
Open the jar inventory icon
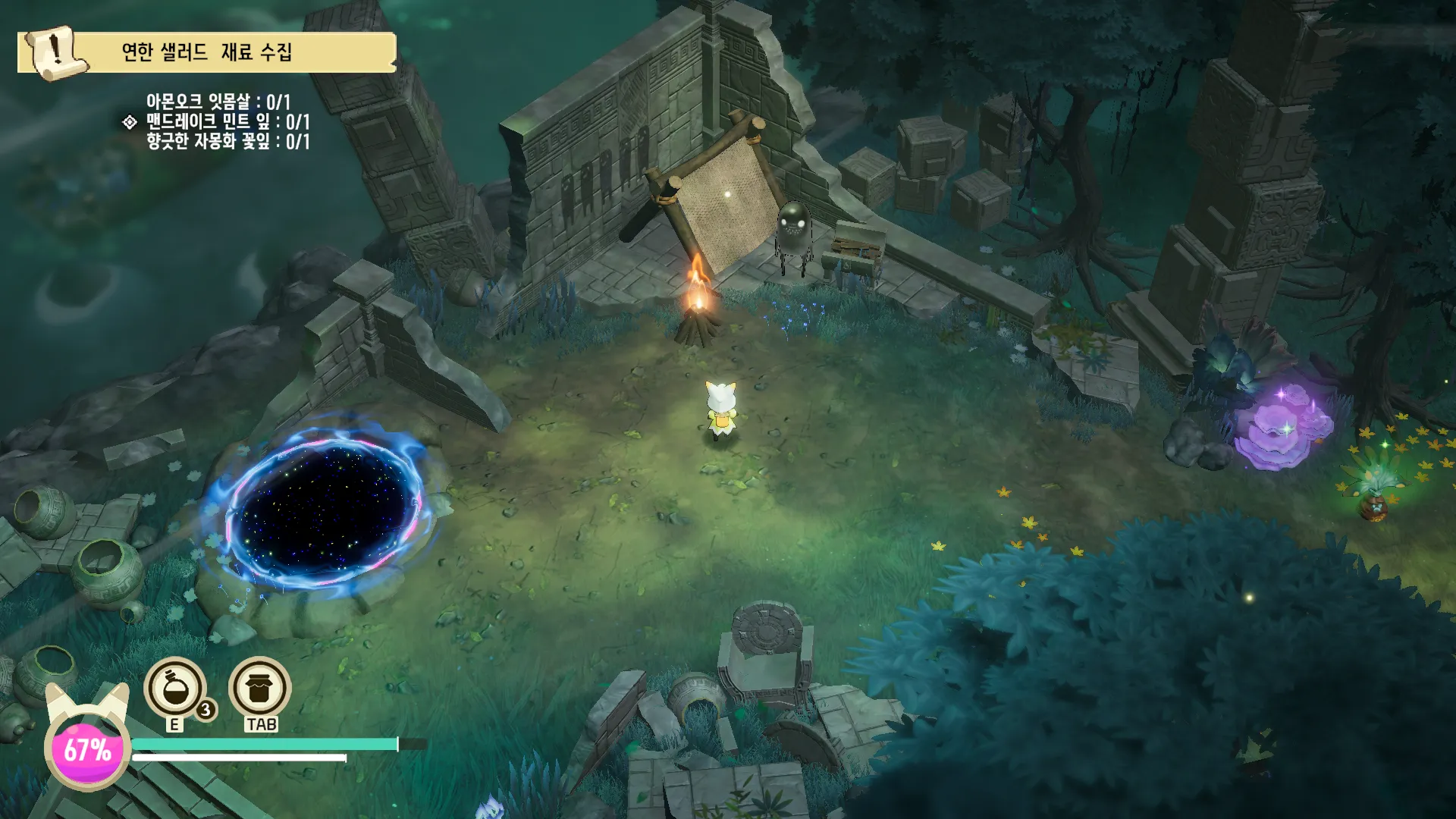[259, 688]
